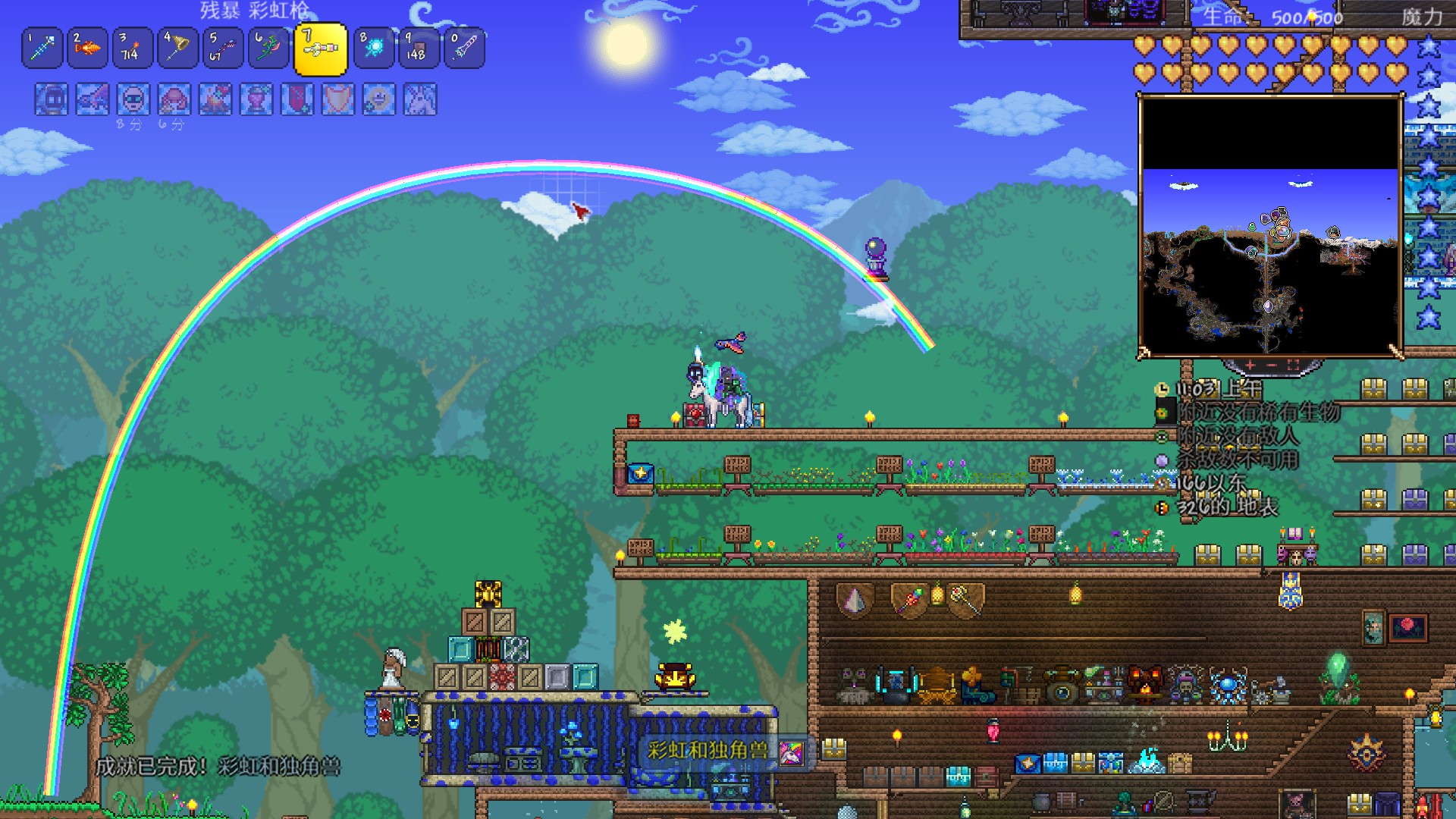Viewport: 1456px width, 819px height.
Task: Select the staff in hotbar slot 1
Action: [x=42, y=49]
